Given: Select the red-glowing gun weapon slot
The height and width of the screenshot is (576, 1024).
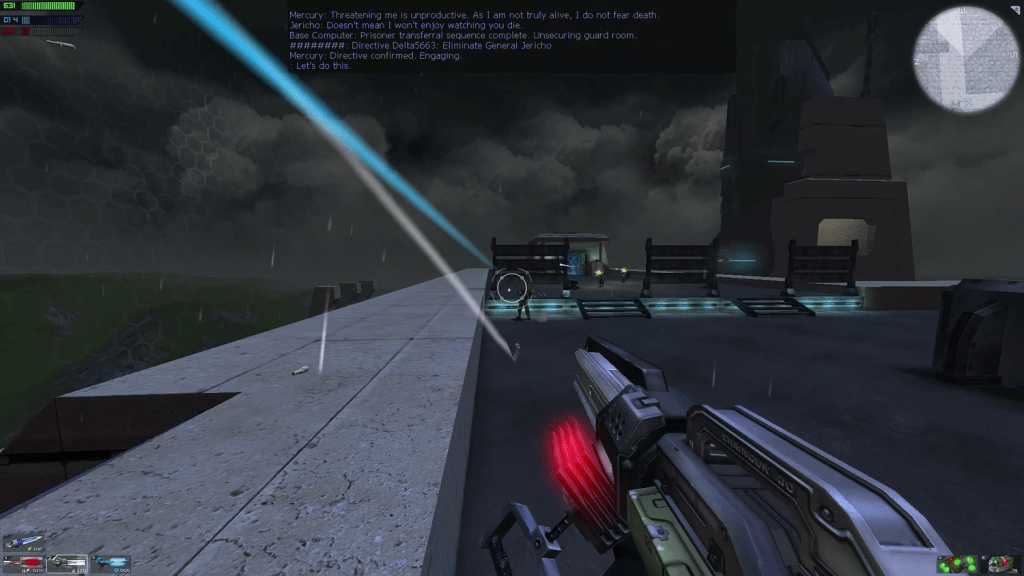Looking at the screenshot, I should point(23,564).
